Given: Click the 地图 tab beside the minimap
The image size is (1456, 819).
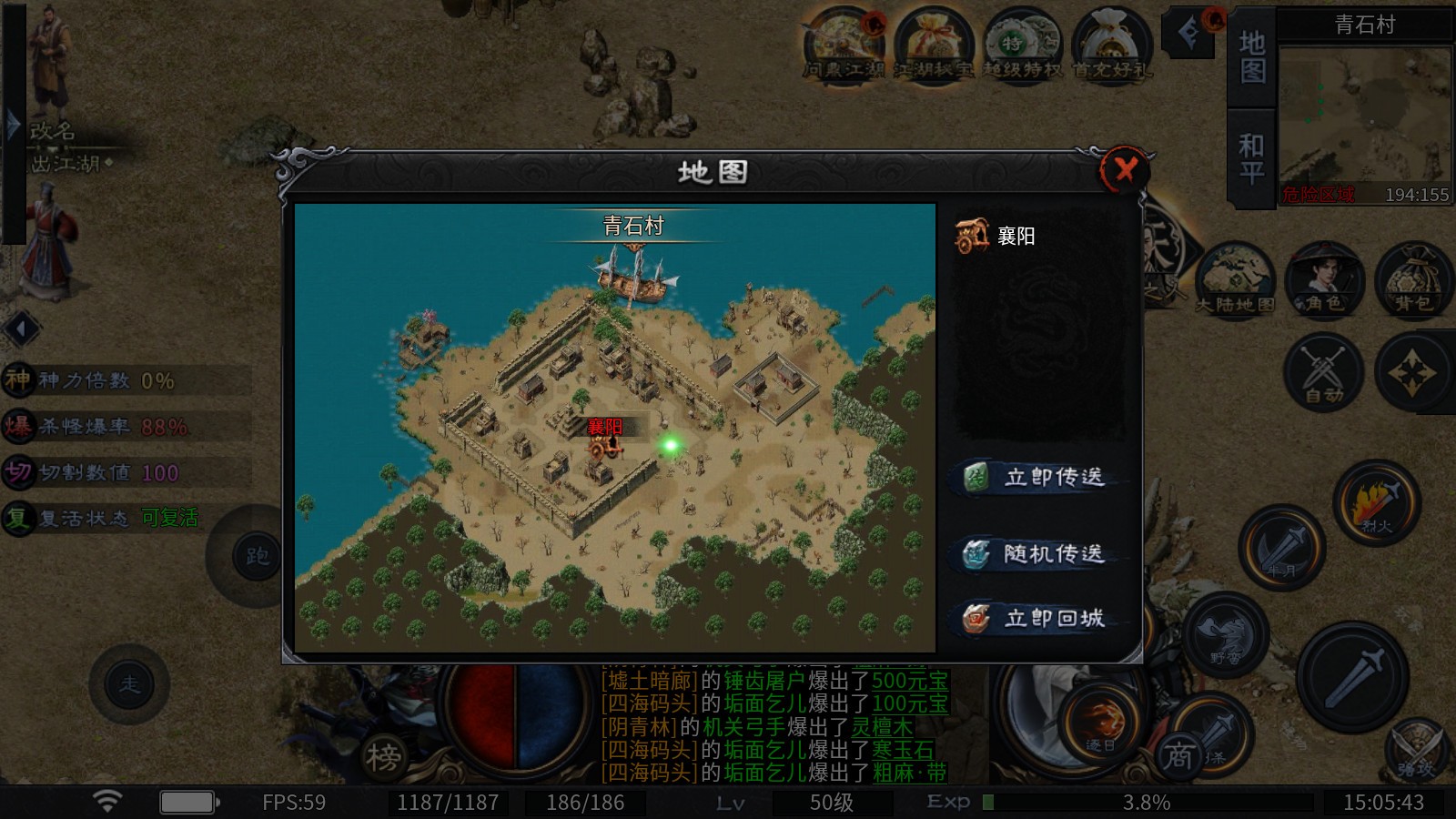Looking at the screenshot, I should [1252, 56].
